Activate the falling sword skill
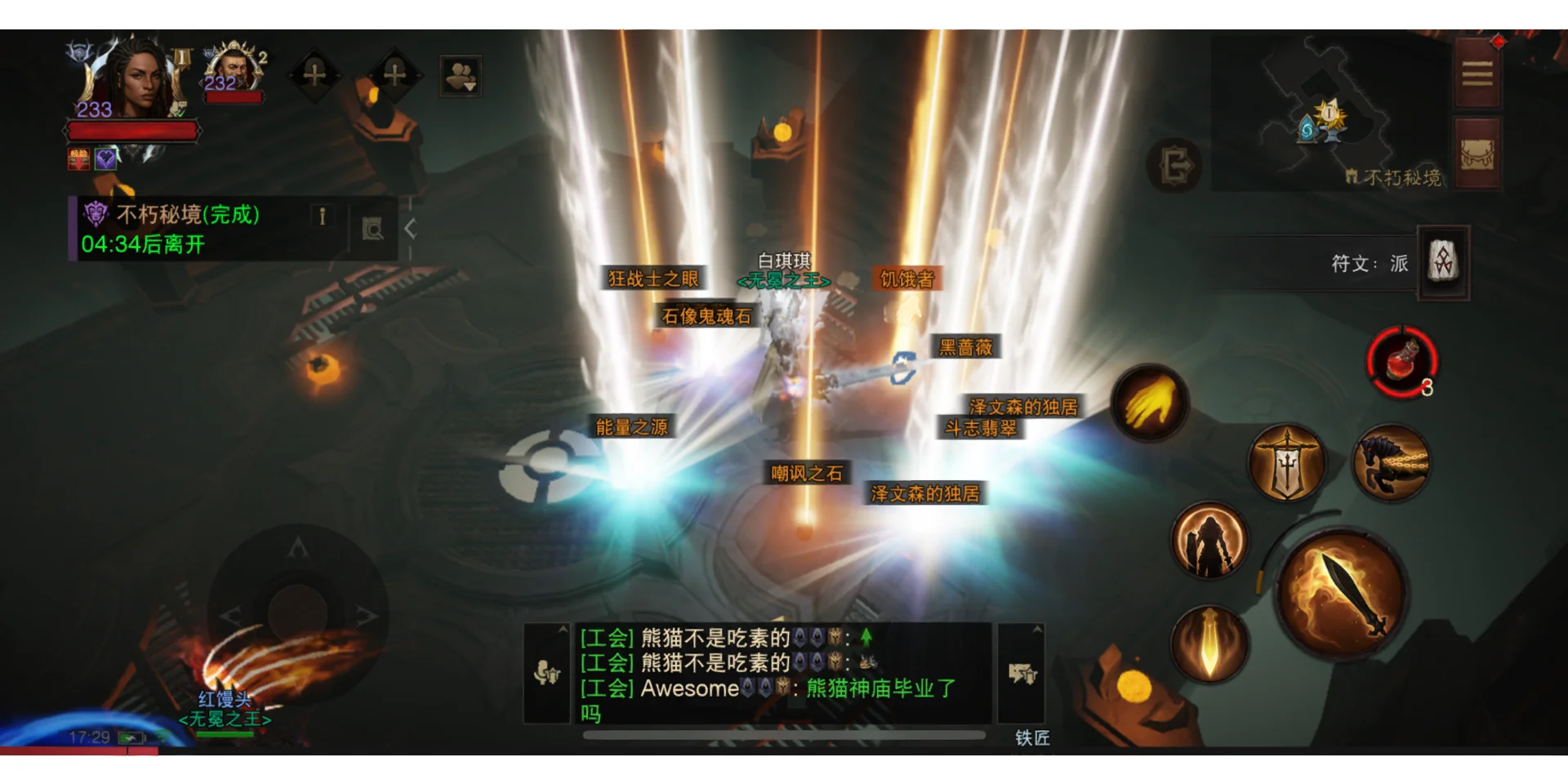 coord(1209,644)
